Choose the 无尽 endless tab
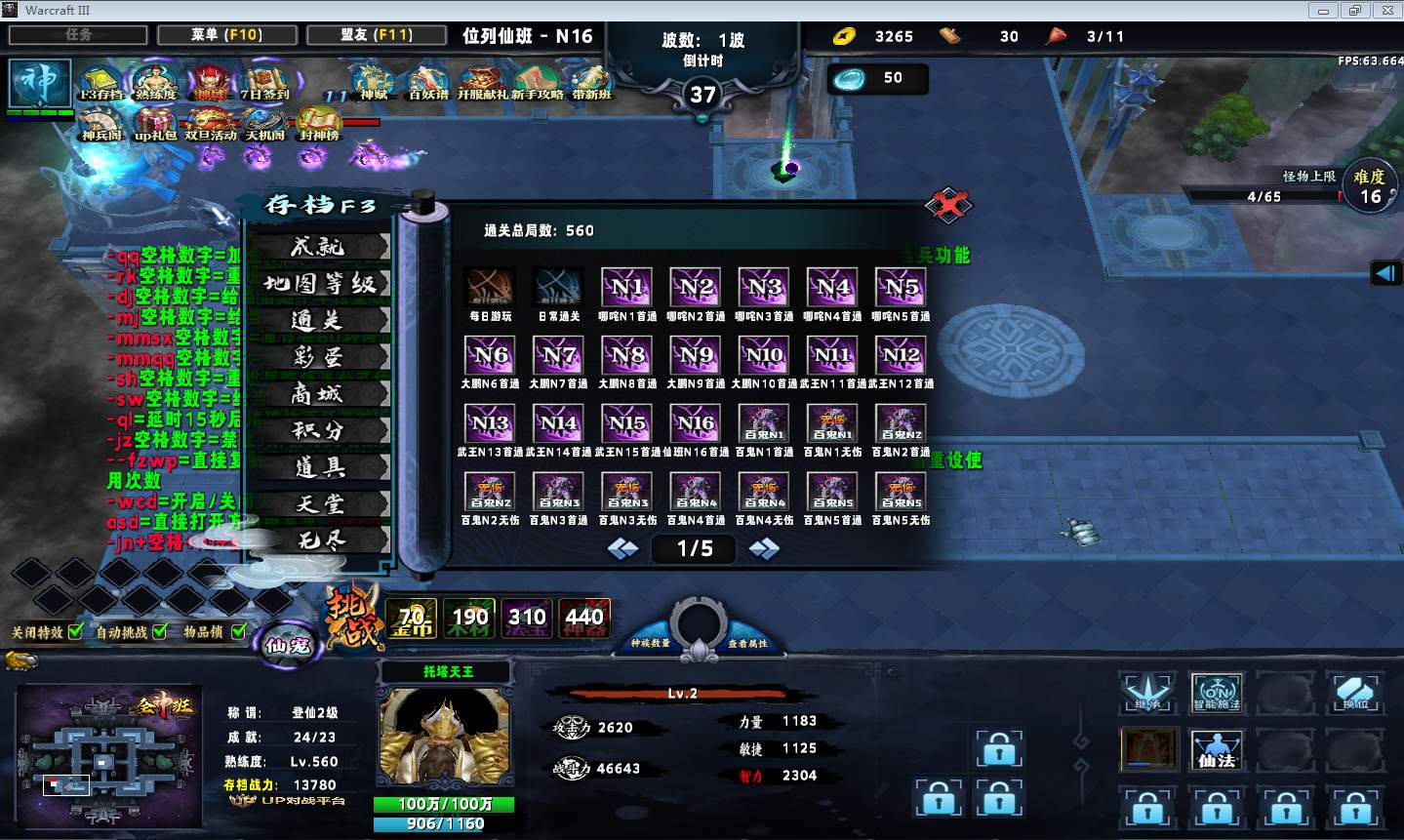Image resolution: width=1404 pixels, height=840 pixels. 318,540
